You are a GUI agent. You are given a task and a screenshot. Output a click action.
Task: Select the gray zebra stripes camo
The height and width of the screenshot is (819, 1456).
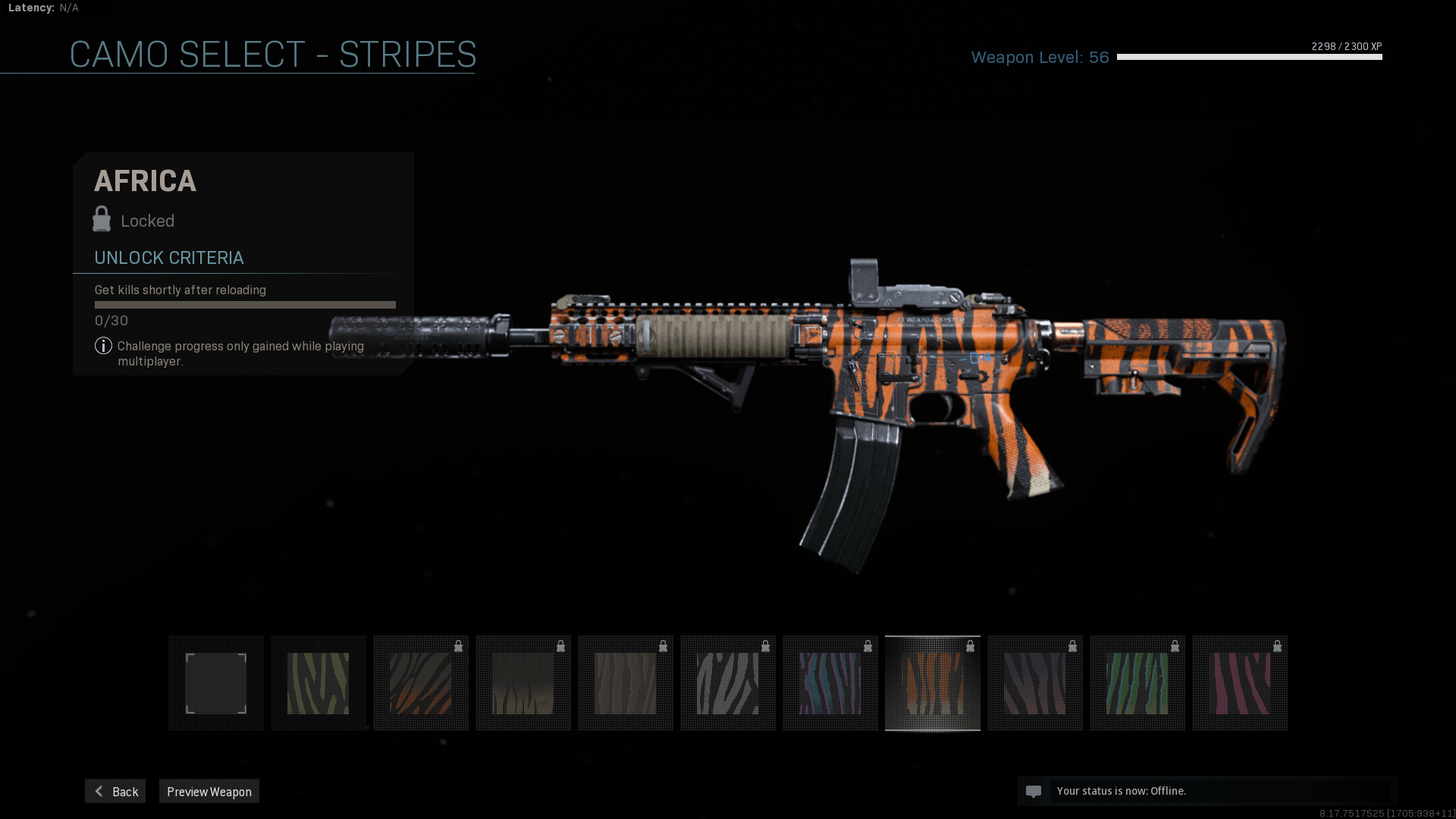coord(728,683)
